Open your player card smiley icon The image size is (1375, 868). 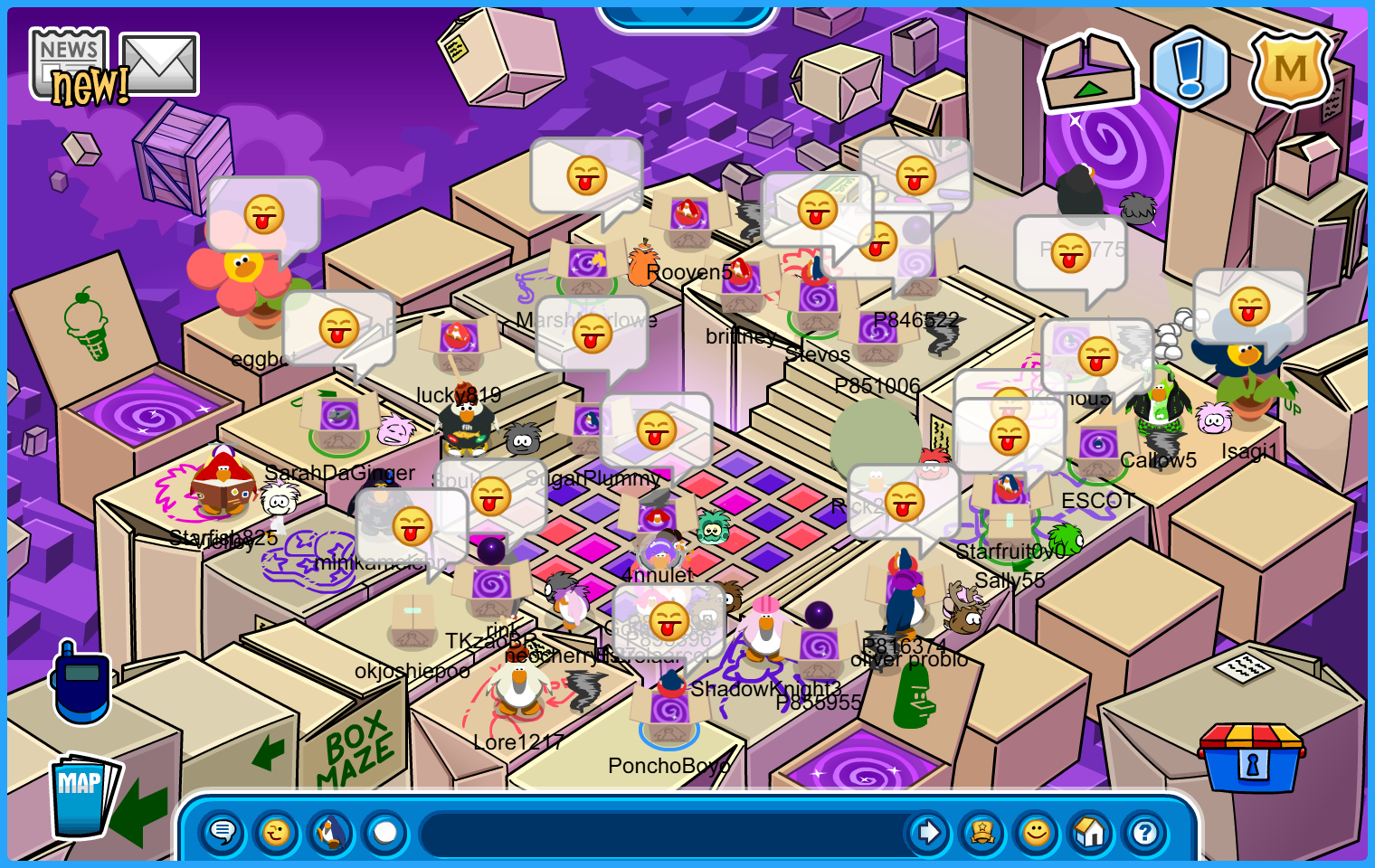(x=1037, y=832)
